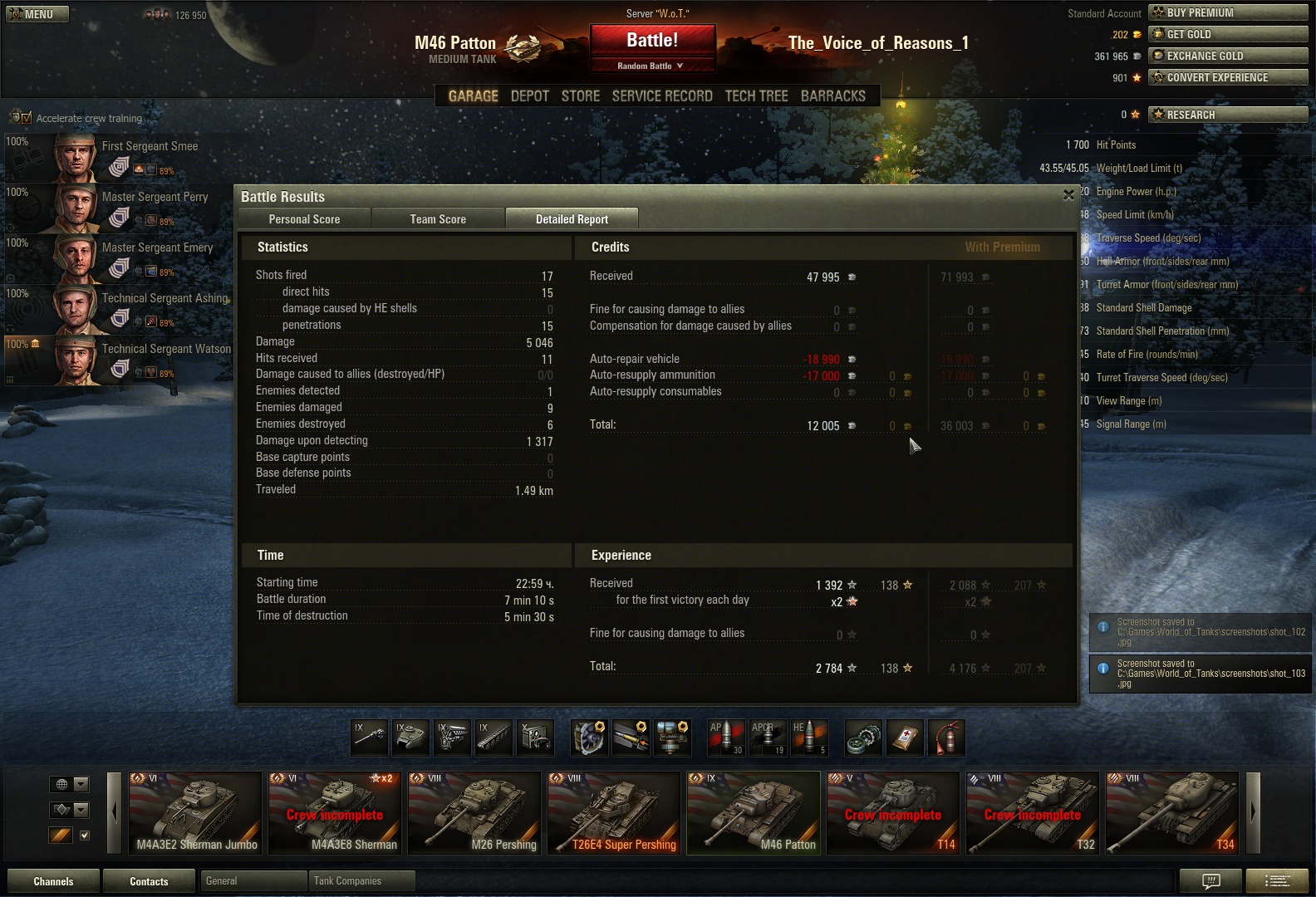Pick the M4A3E2 Sherman Jumbo tank
1316x897 pixels.
195,813
